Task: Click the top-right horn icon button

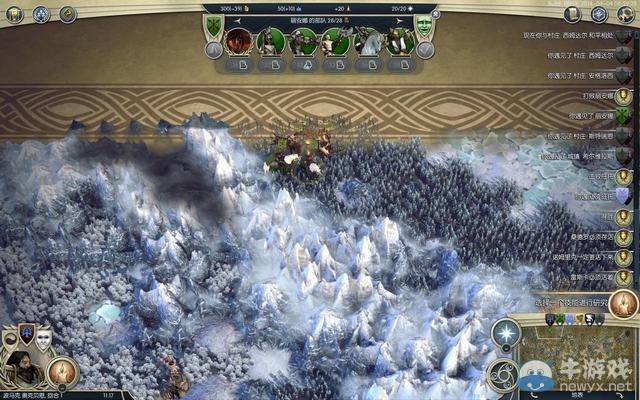Action: 625,14
